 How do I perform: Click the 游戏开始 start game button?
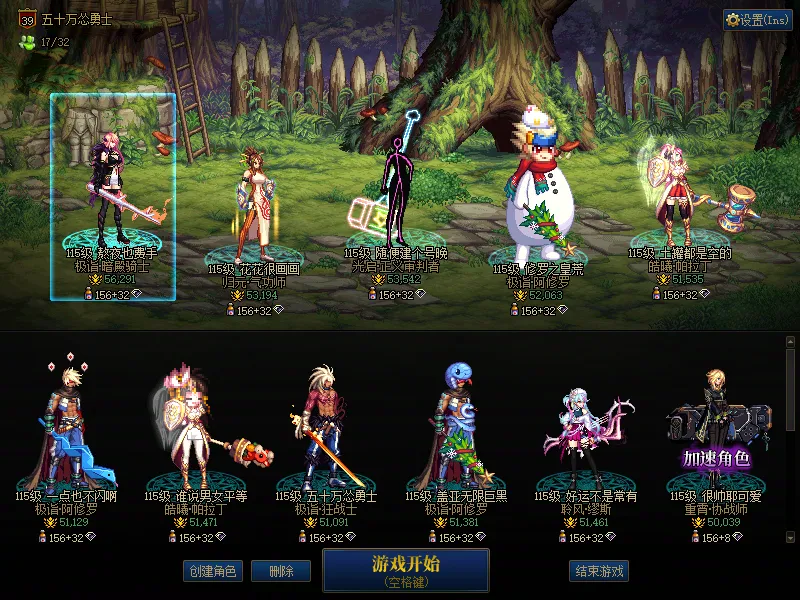405,569
